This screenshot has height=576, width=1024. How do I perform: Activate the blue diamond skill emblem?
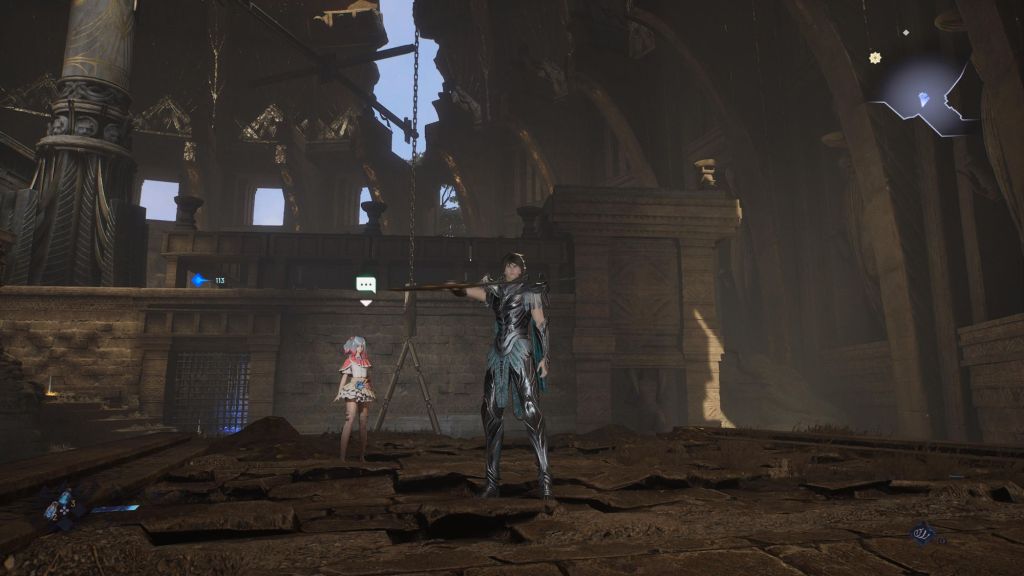(920, 535)
